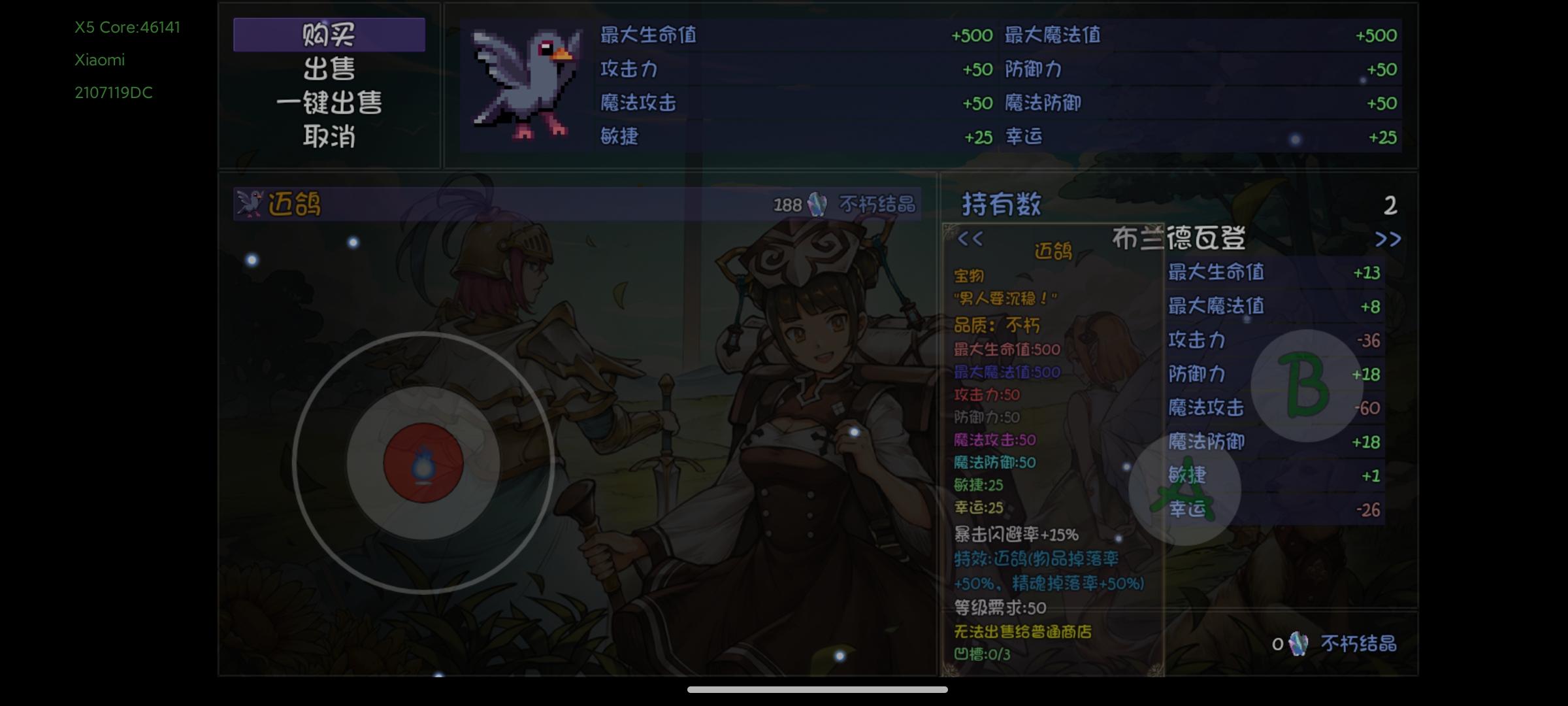The image size is (1568, 706).
Task: Switch to the 出售 (Sell) shop option
Action: 330,67
